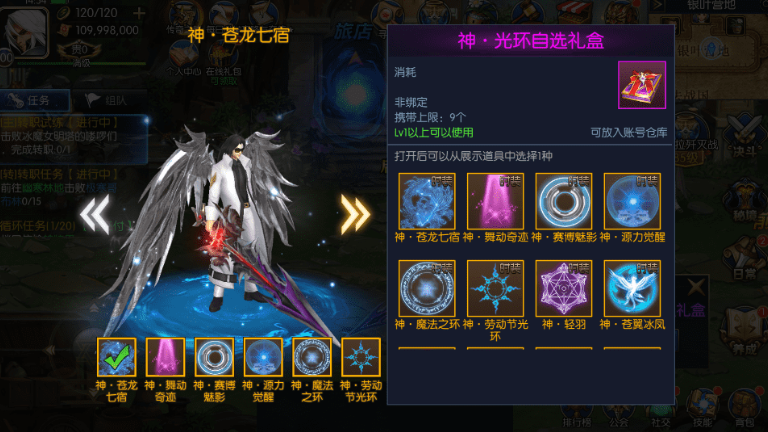The width and height of the screenshot is (768, 432).
Task: Click 神·劳动节光环 item in the gift box grid
Action: tap(496, 288)
